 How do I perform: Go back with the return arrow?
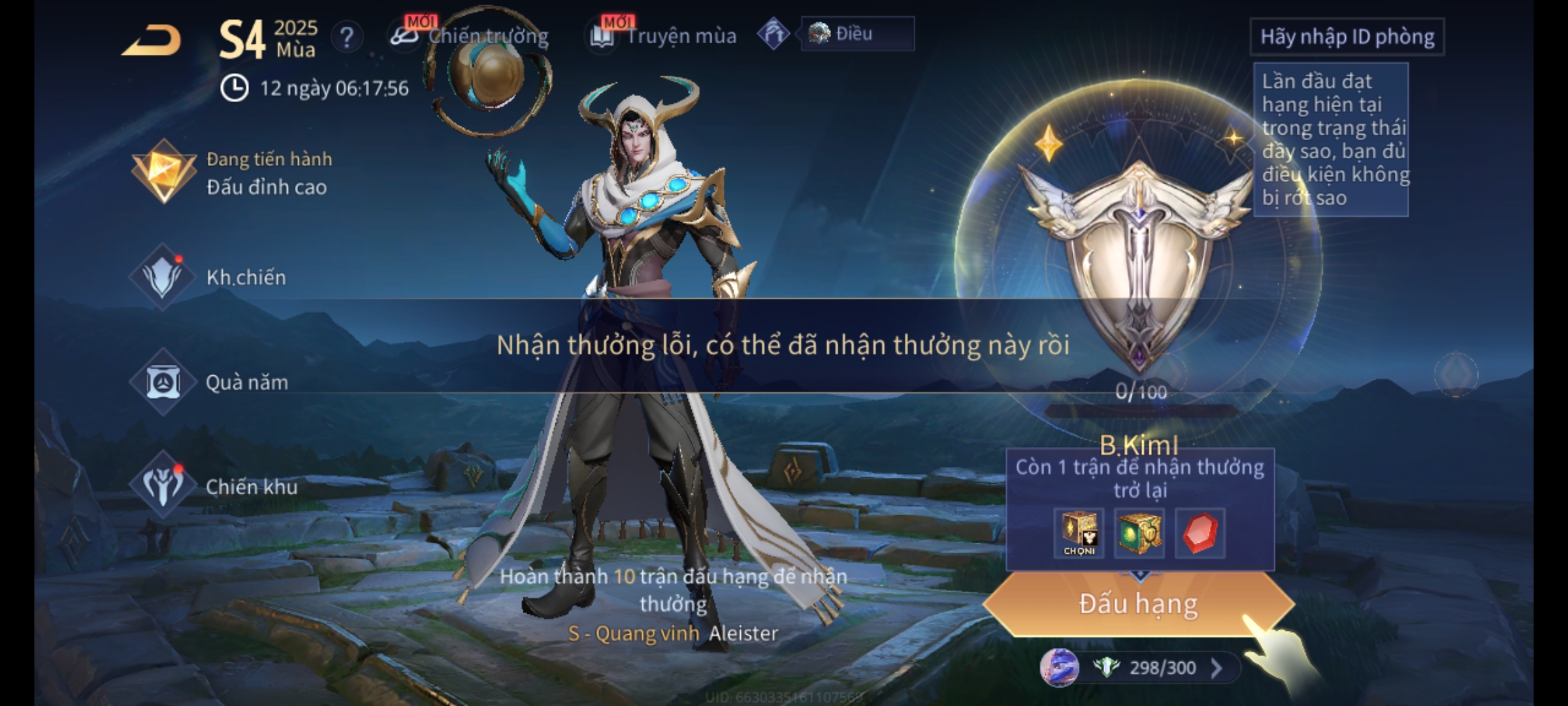[x=152, y=41]
